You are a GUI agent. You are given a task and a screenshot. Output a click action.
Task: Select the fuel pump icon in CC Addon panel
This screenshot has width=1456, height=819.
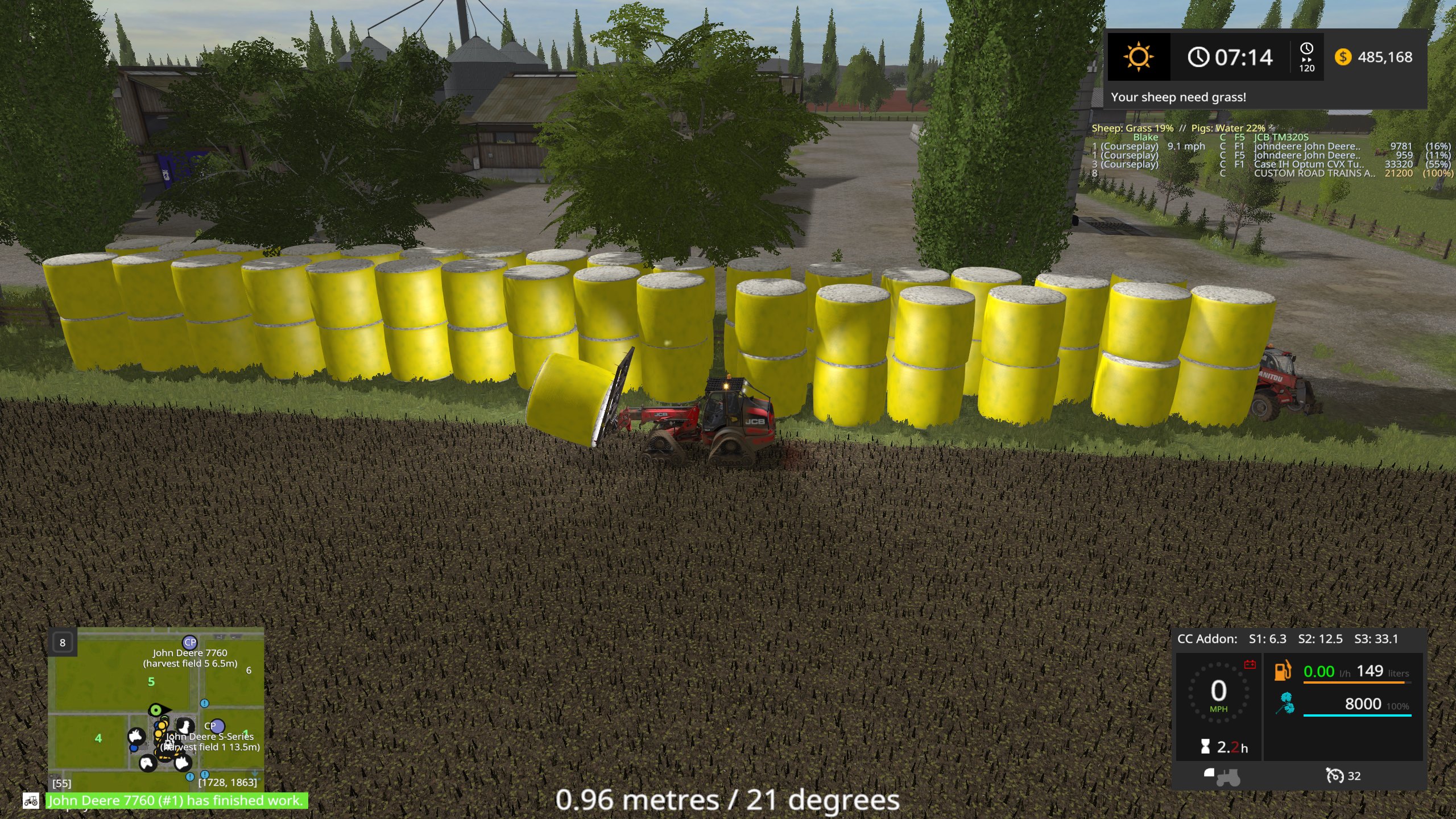pyautogui.click(x=1283, y=671)
